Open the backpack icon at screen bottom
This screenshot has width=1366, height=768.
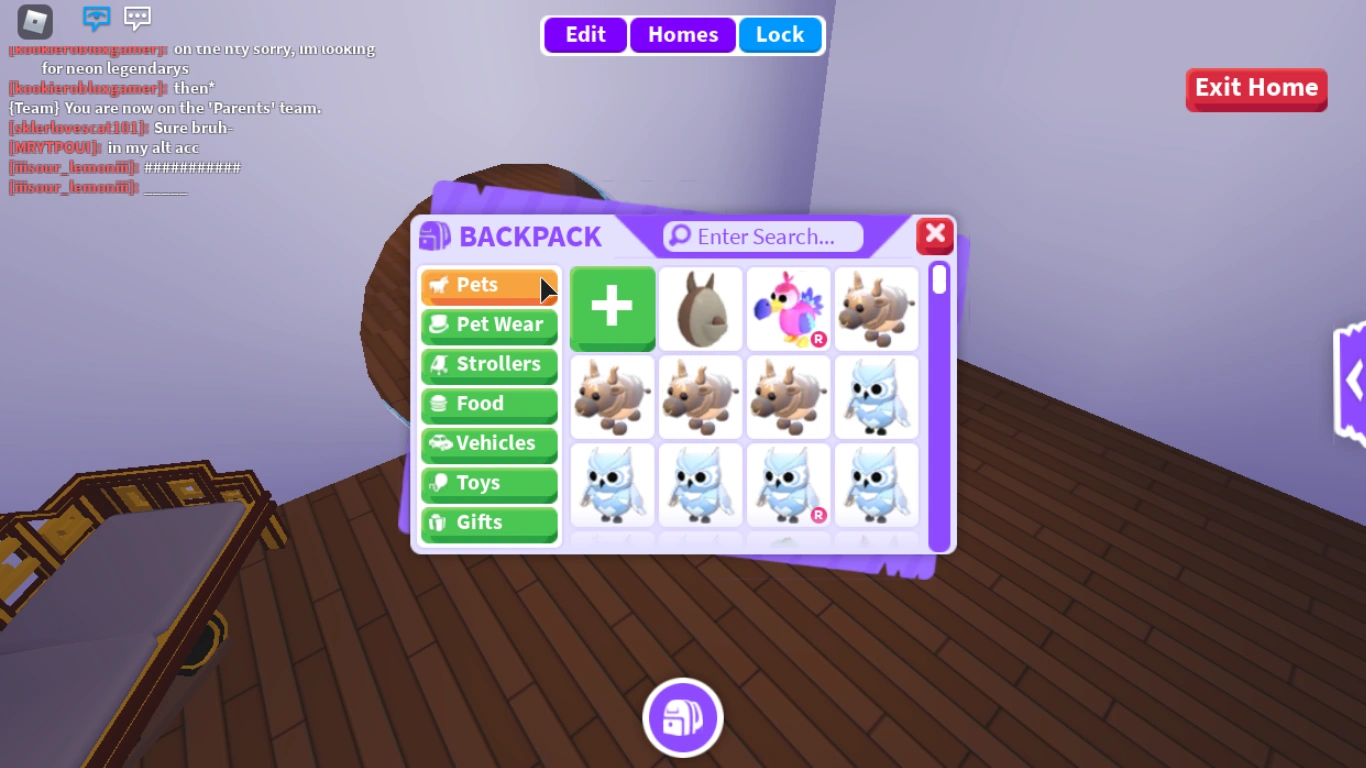[683, 717]
